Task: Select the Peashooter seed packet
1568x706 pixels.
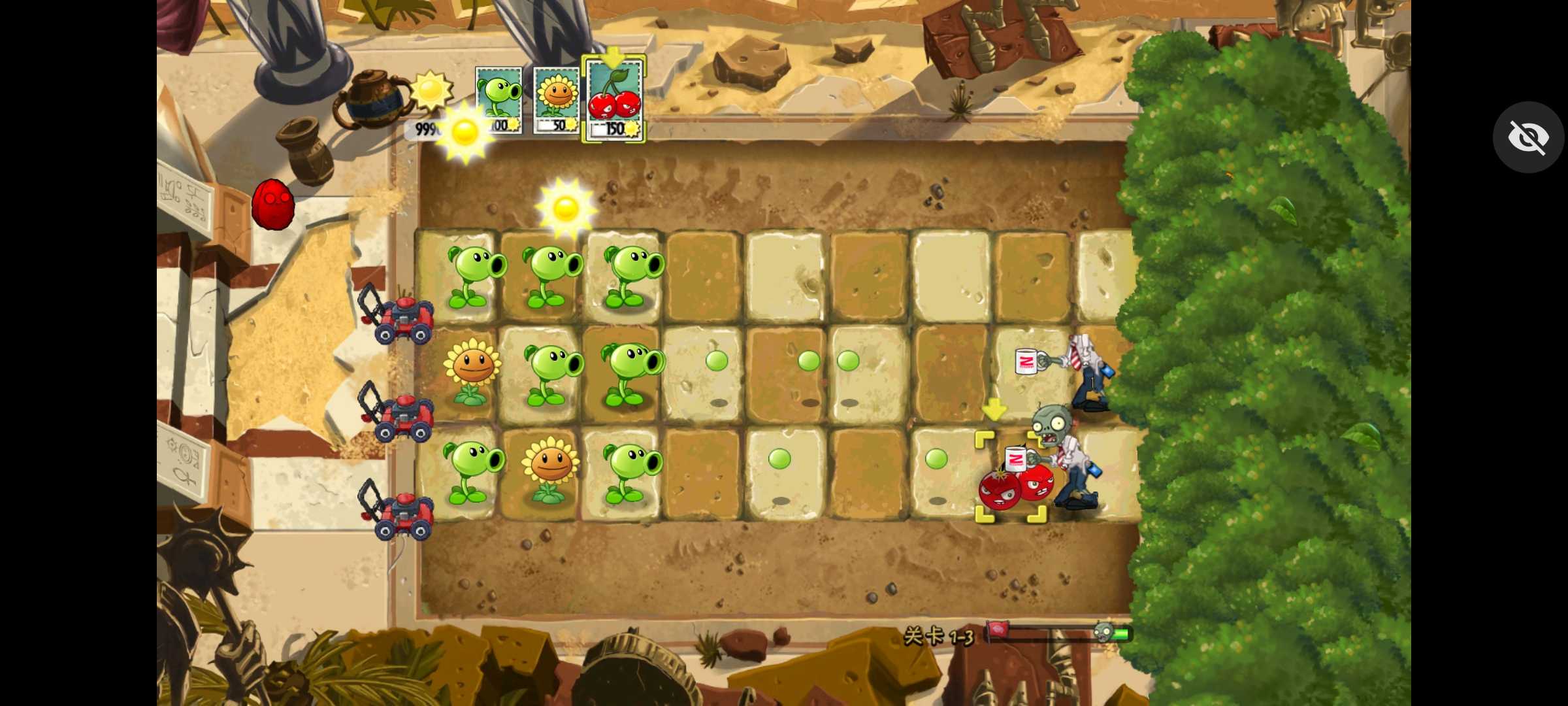Action: coord(498,99)
